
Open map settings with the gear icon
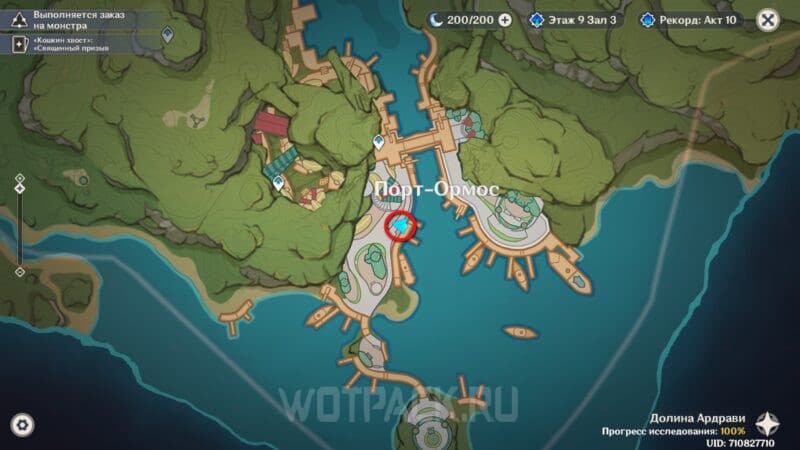(21, 424)
